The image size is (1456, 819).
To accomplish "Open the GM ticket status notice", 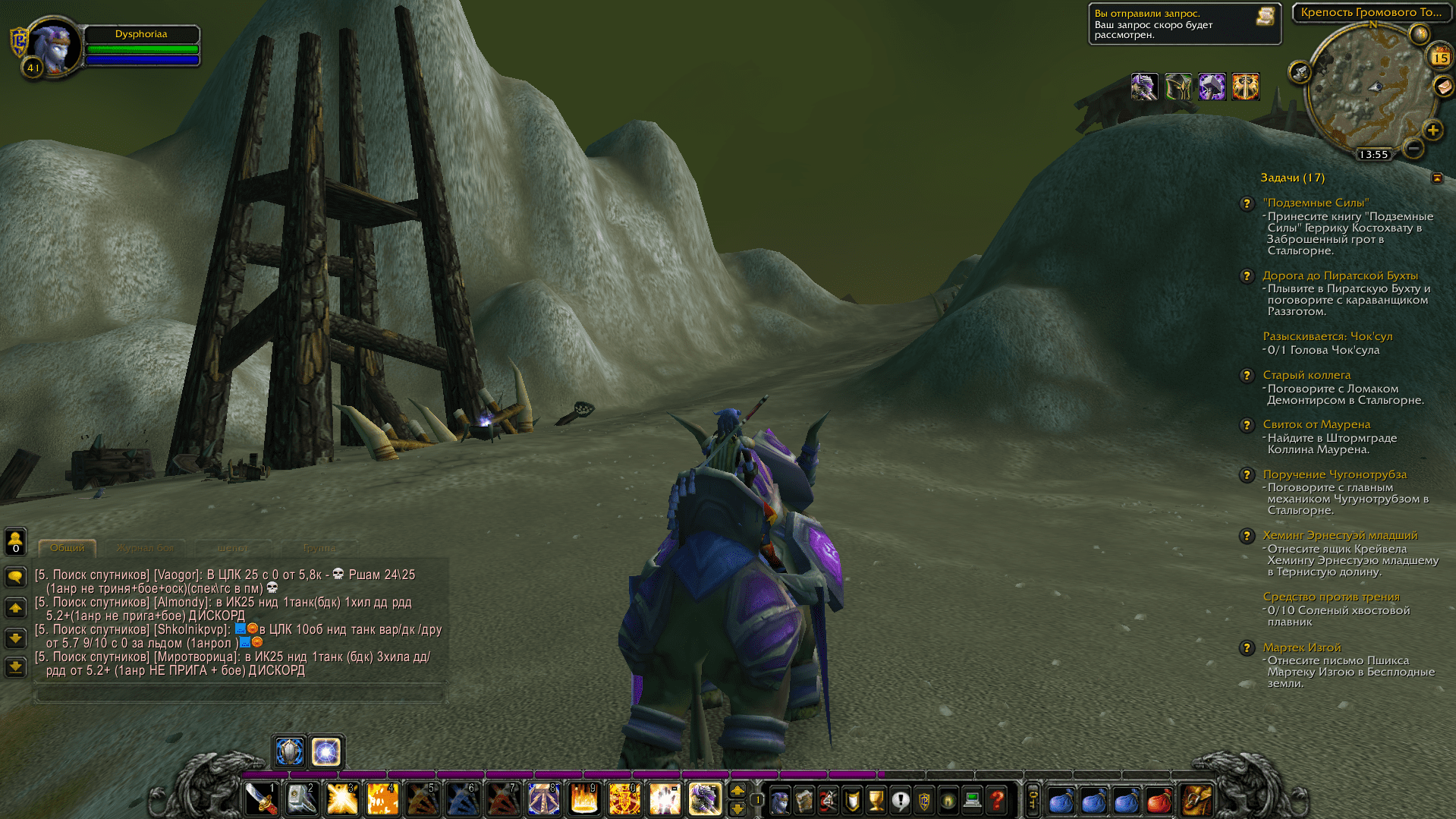I will 1184,24.
